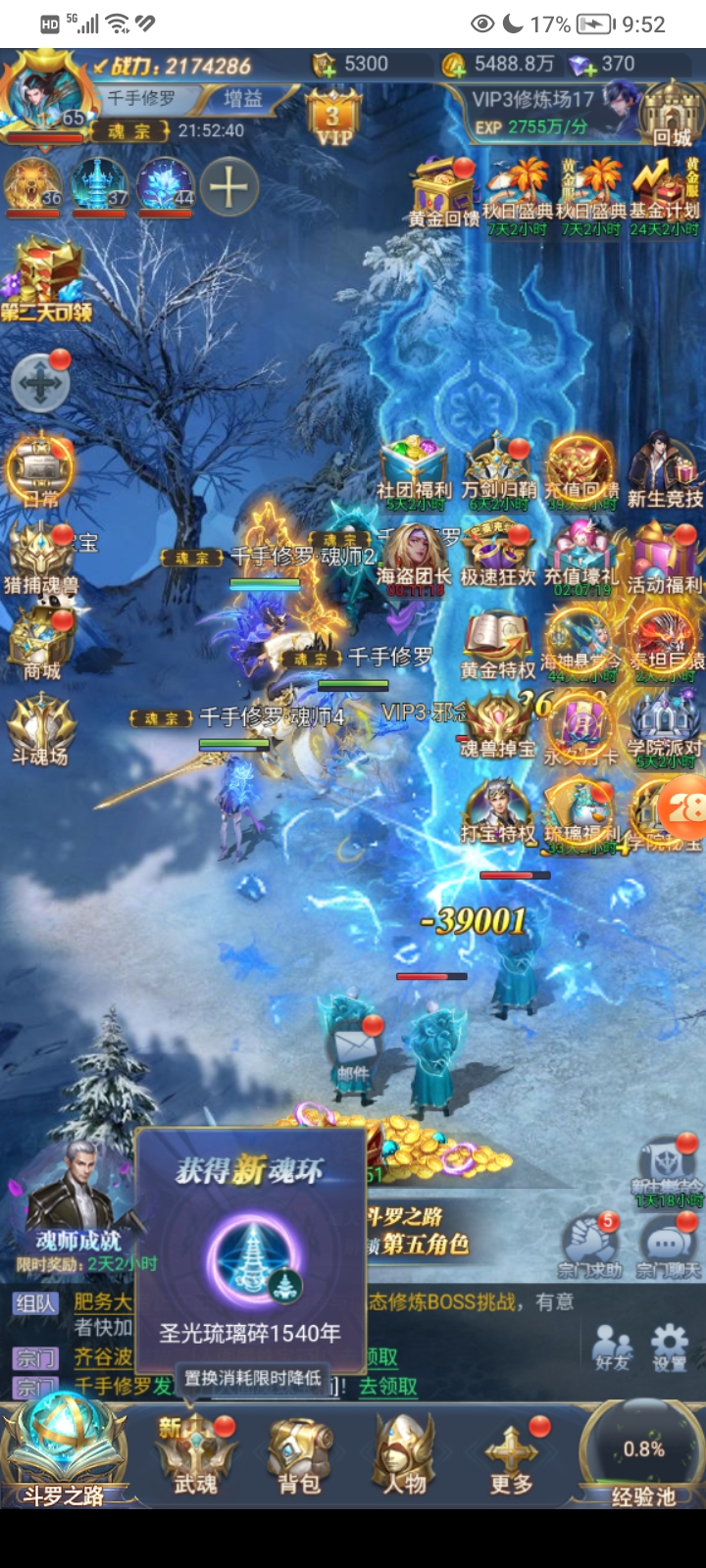
Task: Open the 好友 friends list
Action: pos(614,1347)
